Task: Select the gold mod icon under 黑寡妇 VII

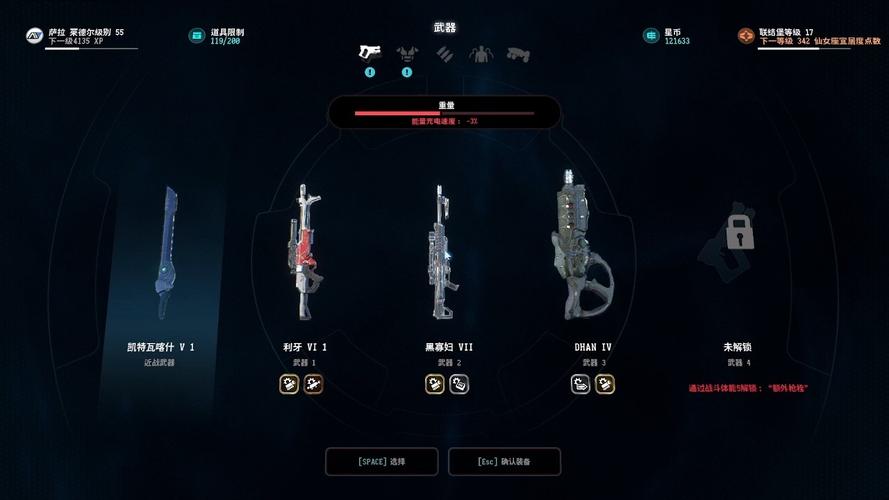Action: [435, 384]
